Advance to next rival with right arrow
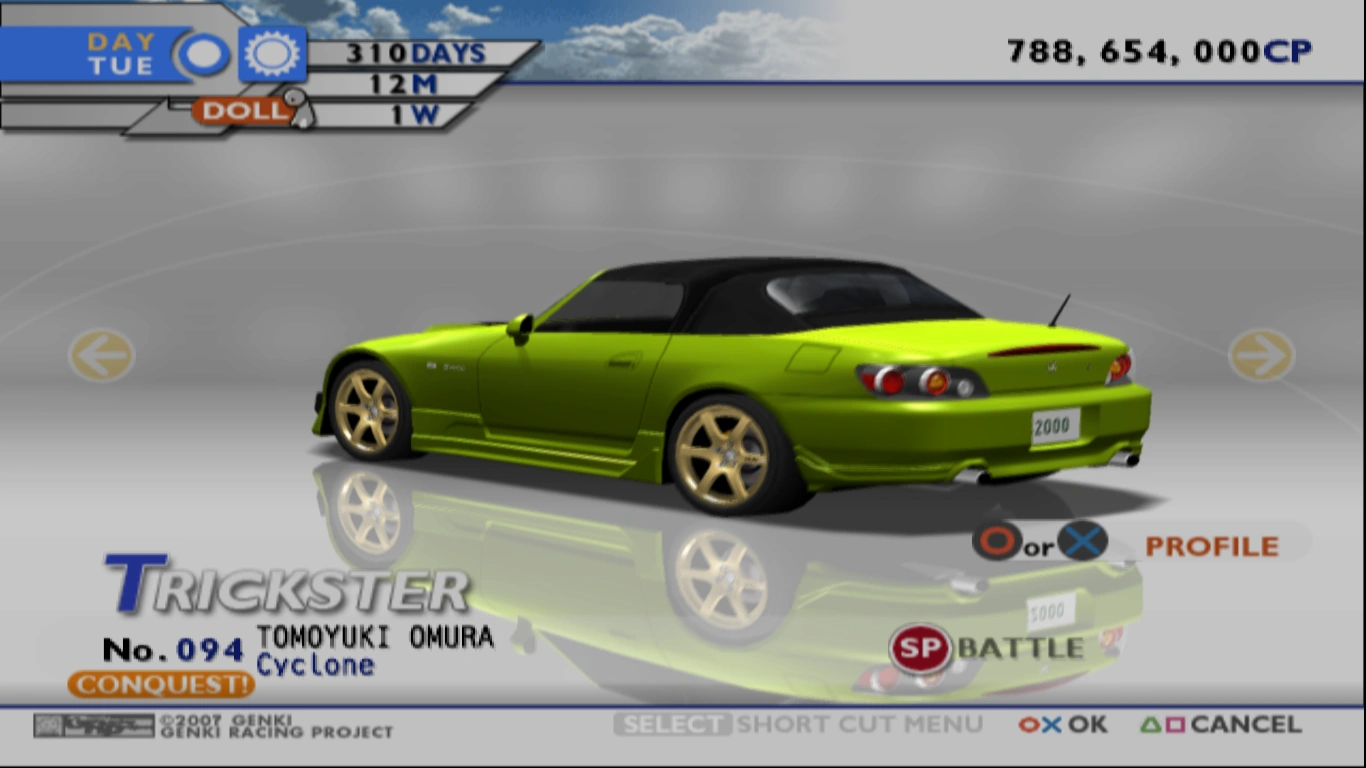This screenshot has height=768, width=1366. (1262, 356)
